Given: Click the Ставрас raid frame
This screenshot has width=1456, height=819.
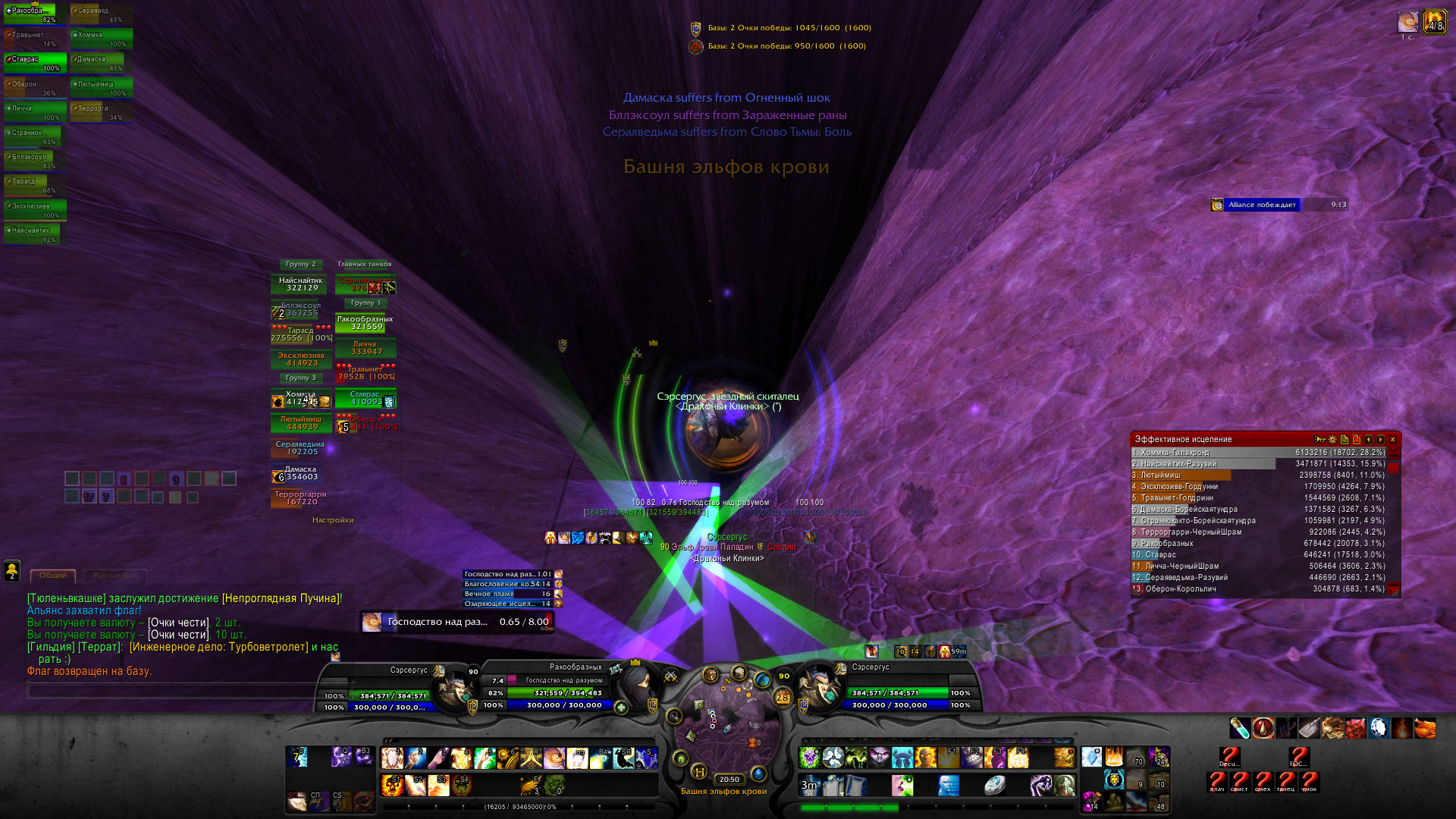Looking at the screenshot, I should click(366, 398).
